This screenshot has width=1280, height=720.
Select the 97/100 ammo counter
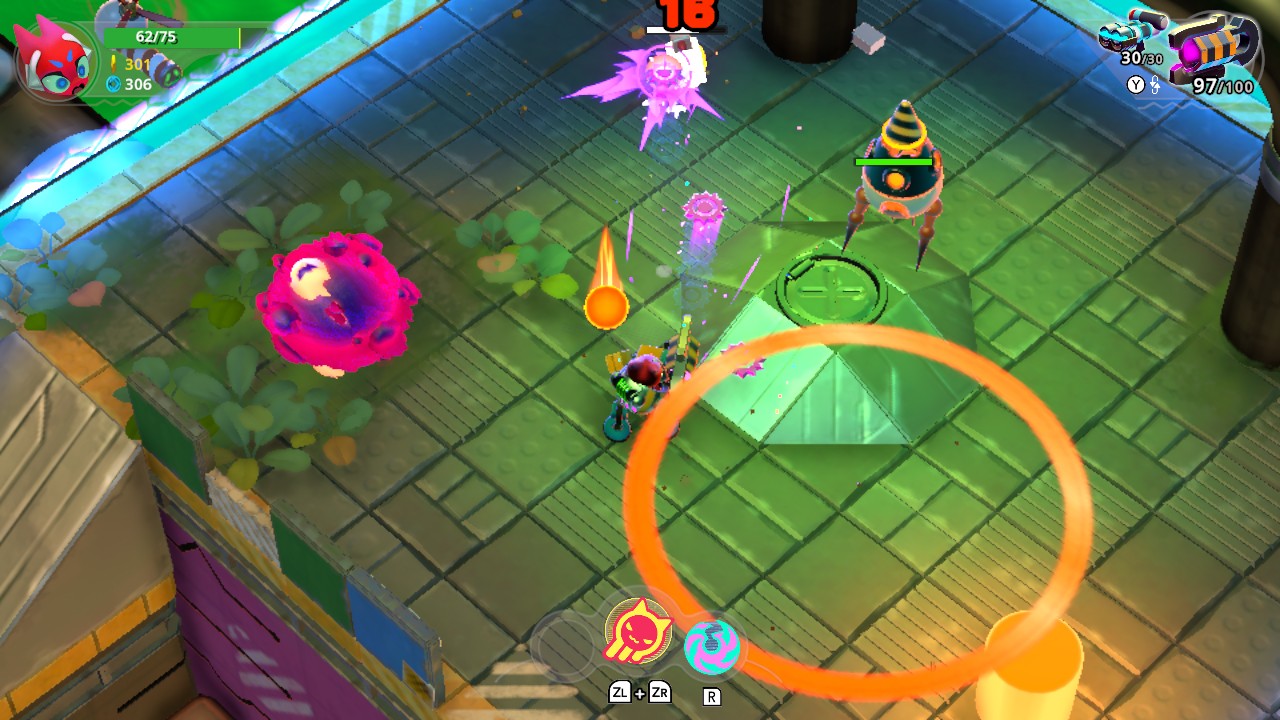pos(1222,85)
